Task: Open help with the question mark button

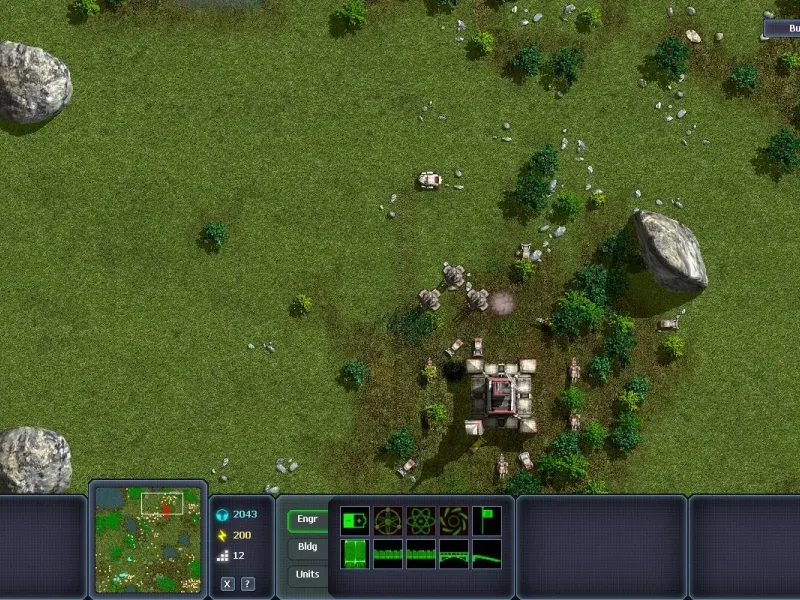Action: click(247, 584)
